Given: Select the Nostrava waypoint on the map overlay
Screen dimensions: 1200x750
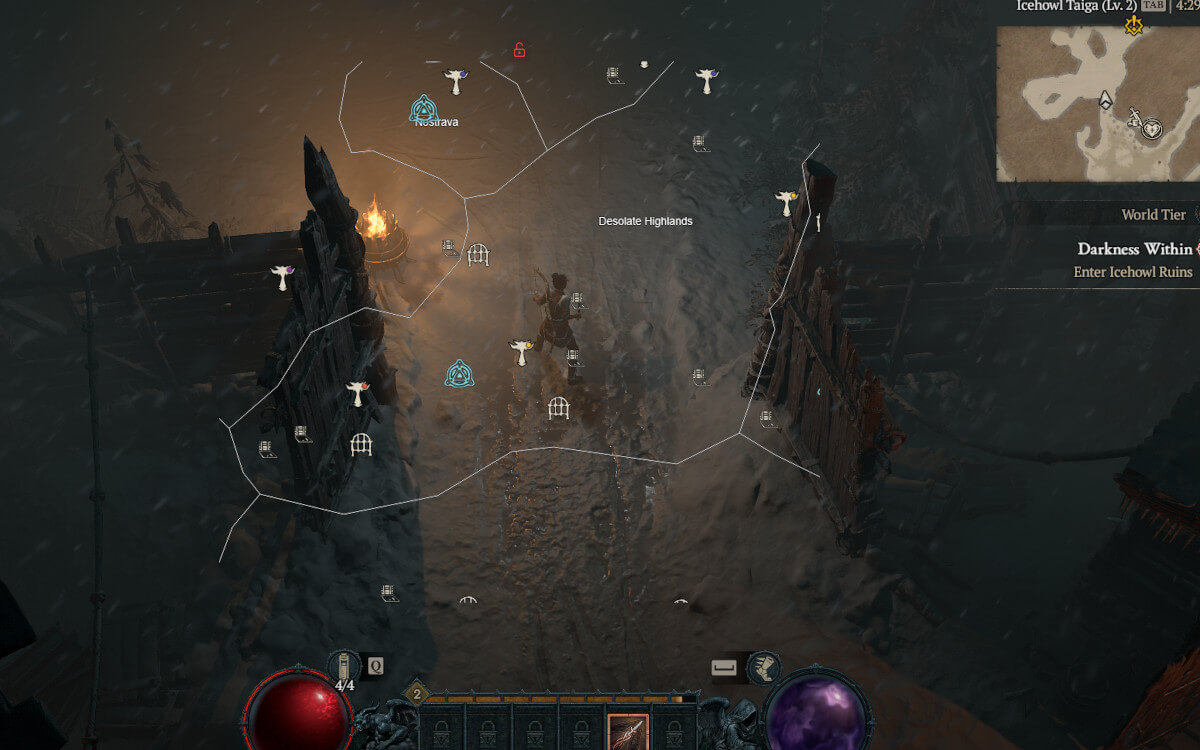Looking at the screenshot, I should pos(424,108).
